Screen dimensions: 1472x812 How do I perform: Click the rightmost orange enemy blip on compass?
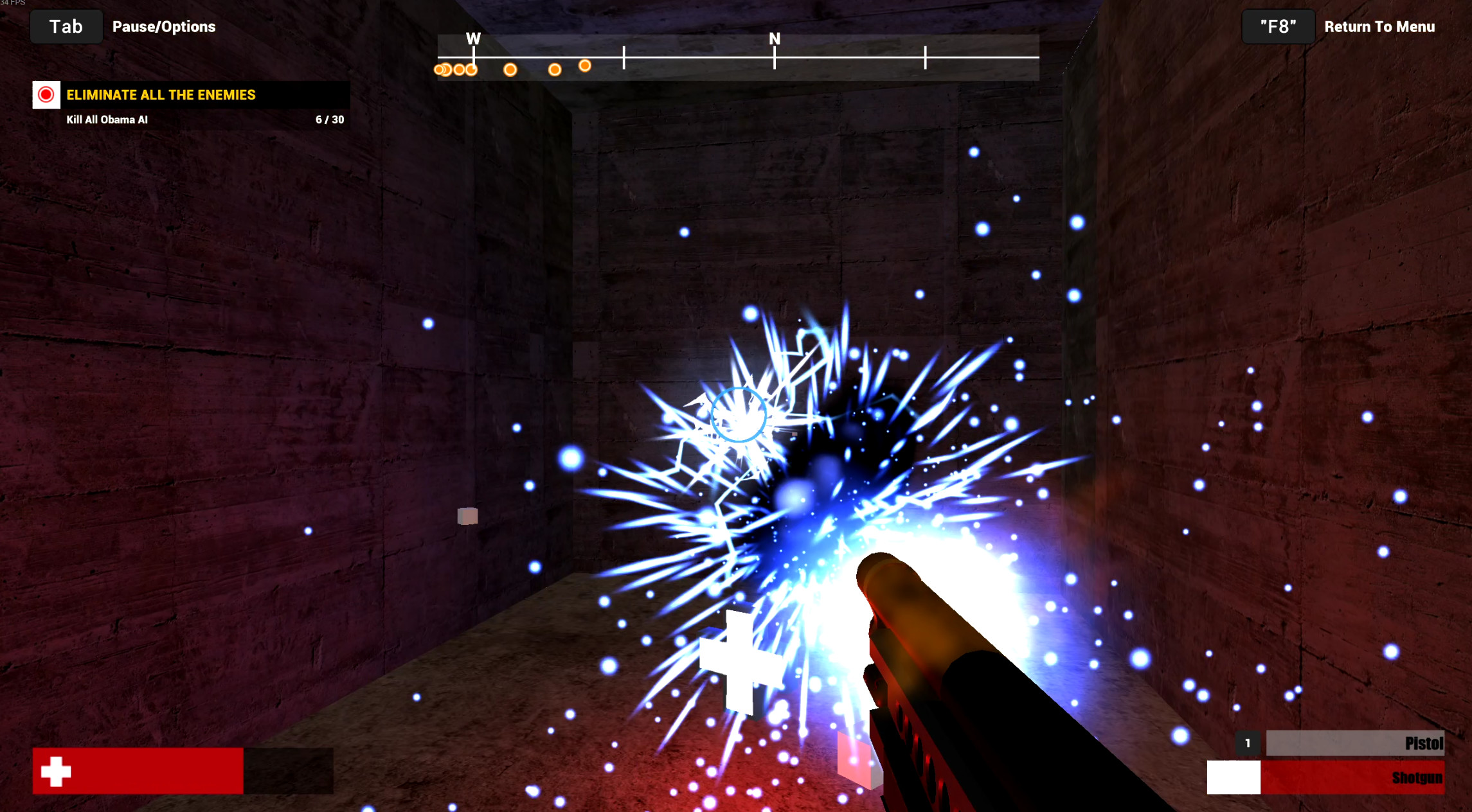(585, 66)
